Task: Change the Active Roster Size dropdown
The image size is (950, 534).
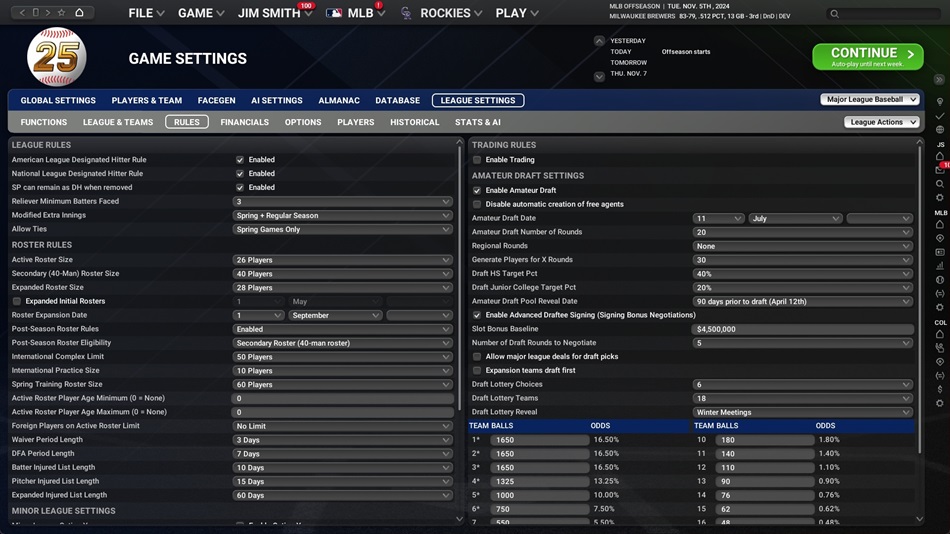Action: click(342, 260)
